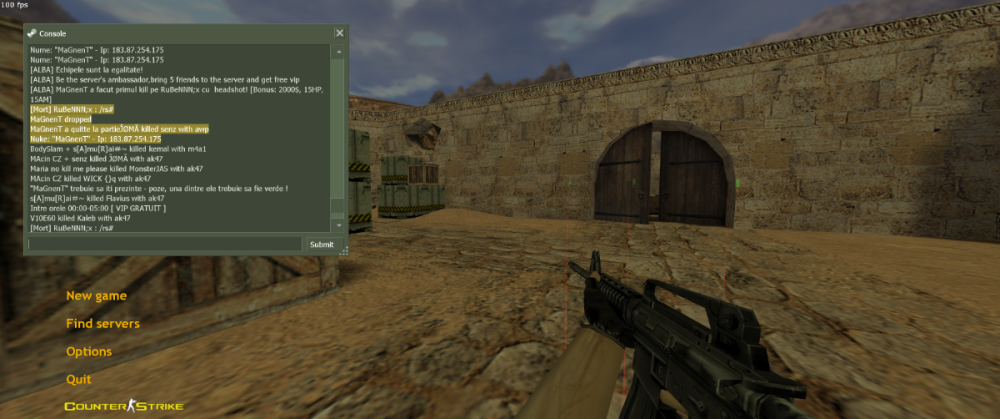Open the Options menu
The width and height of the screenshot is (1000, 419).
pyautogui.click(x=89, y=352)
